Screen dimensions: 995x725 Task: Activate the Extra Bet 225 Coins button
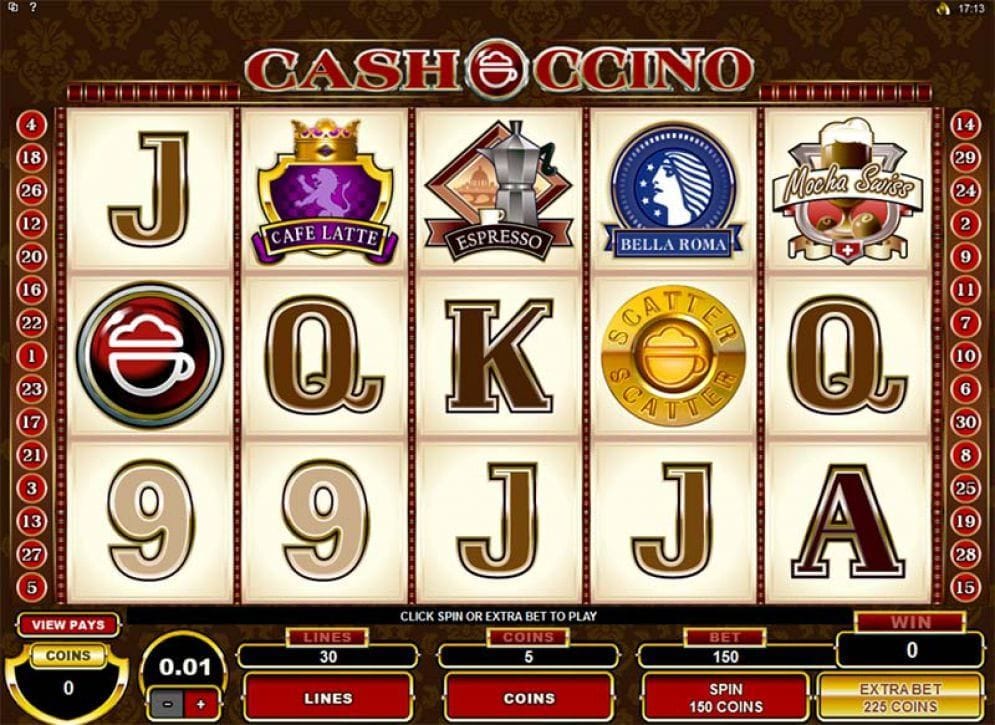point(899,697)
